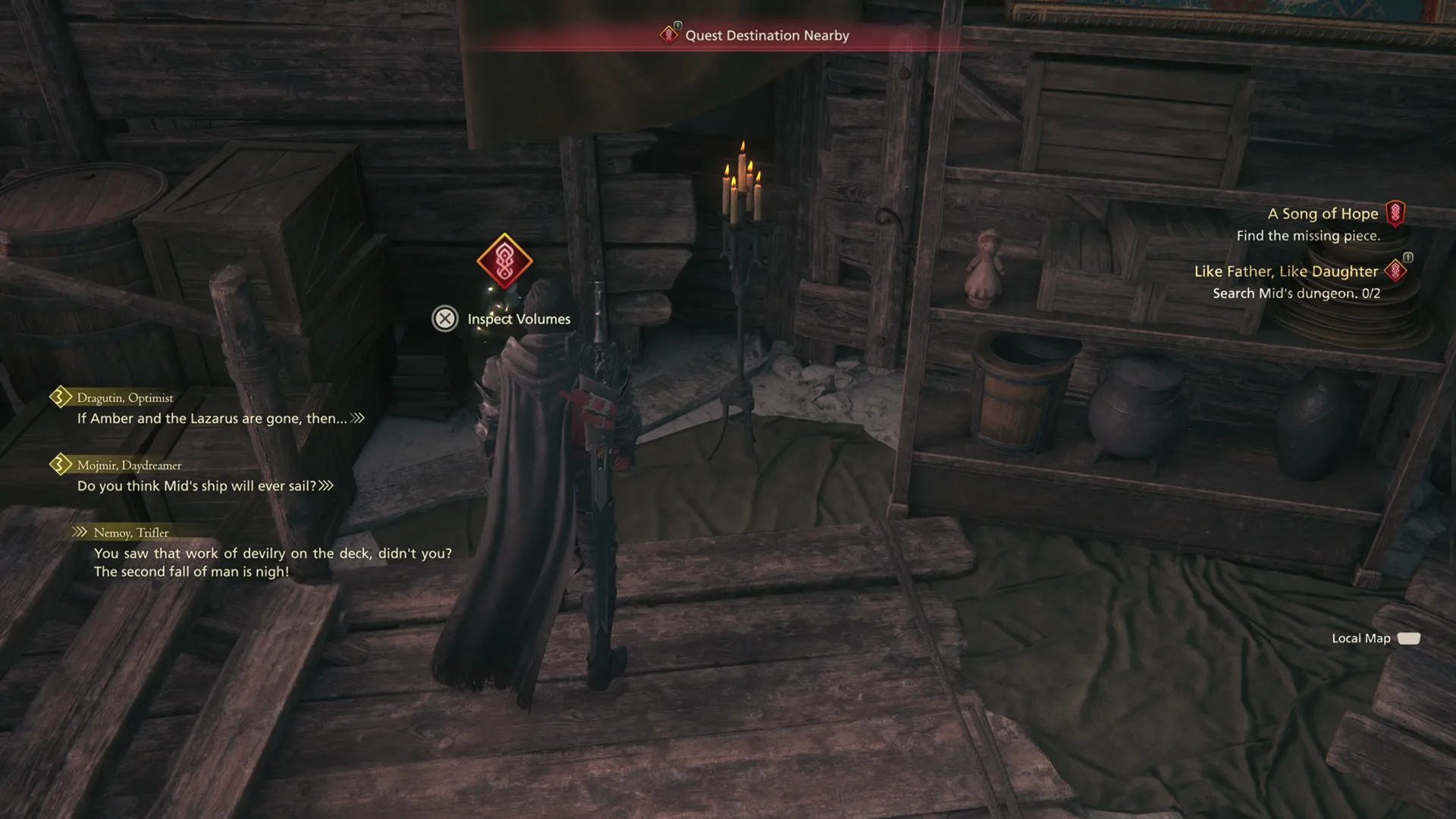Click the Quest Destination Nearby diamond icon
The image size is (1456, 819).
[668, 35]
